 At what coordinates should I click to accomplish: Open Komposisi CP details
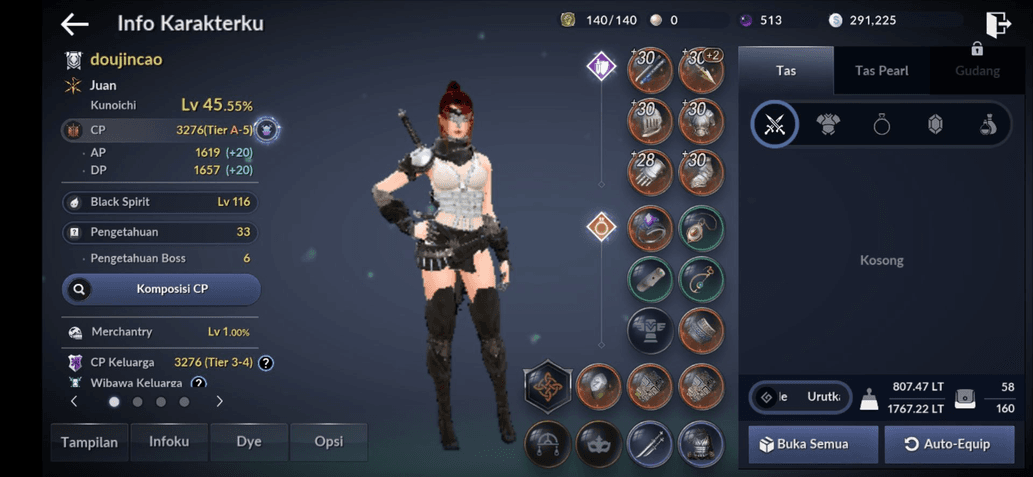click(161, 289)
